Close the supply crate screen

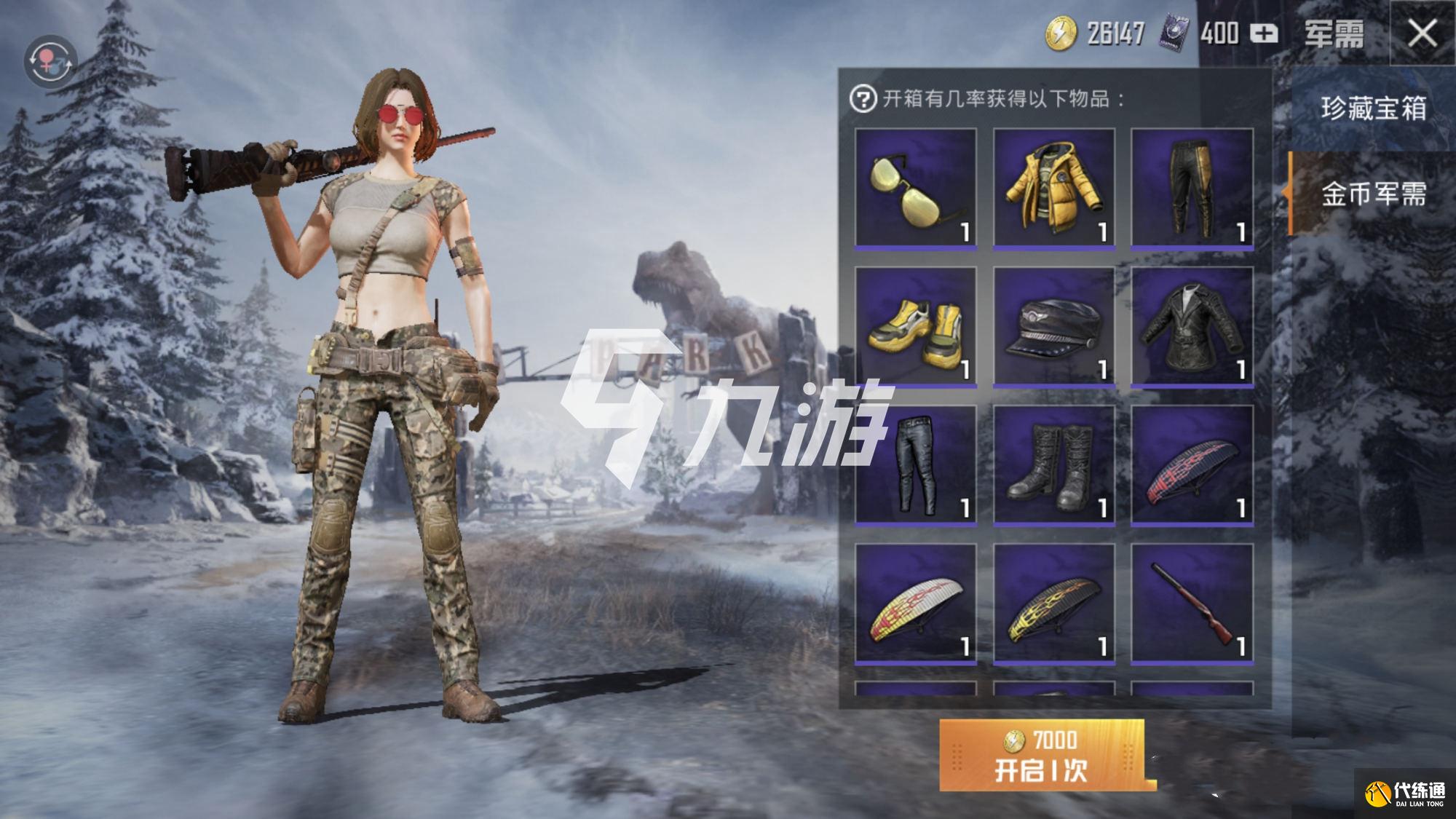pyautogui.click(x=1422, y=33)
